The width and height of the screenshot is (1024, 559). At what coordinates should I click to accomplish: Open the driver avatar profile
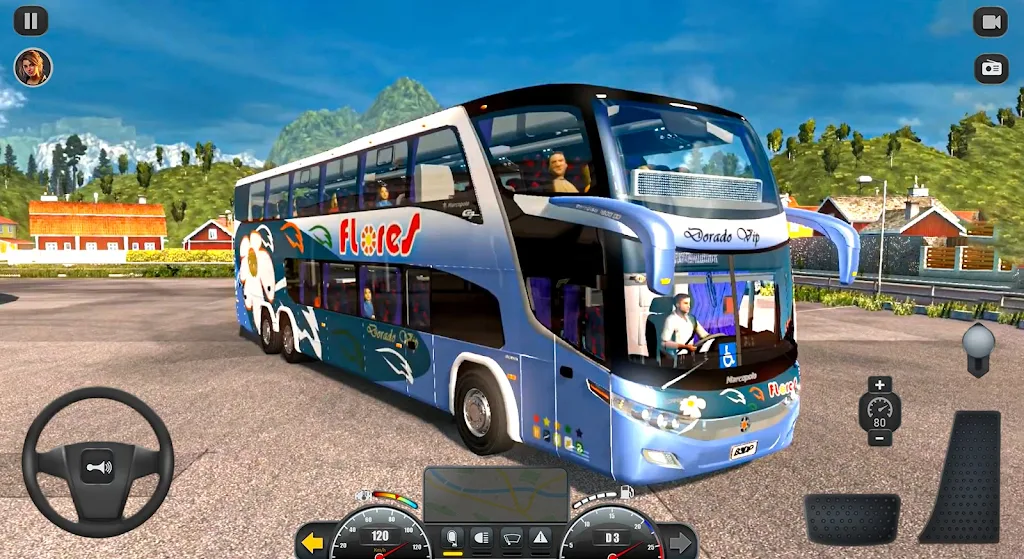click(x=32, y=67)
